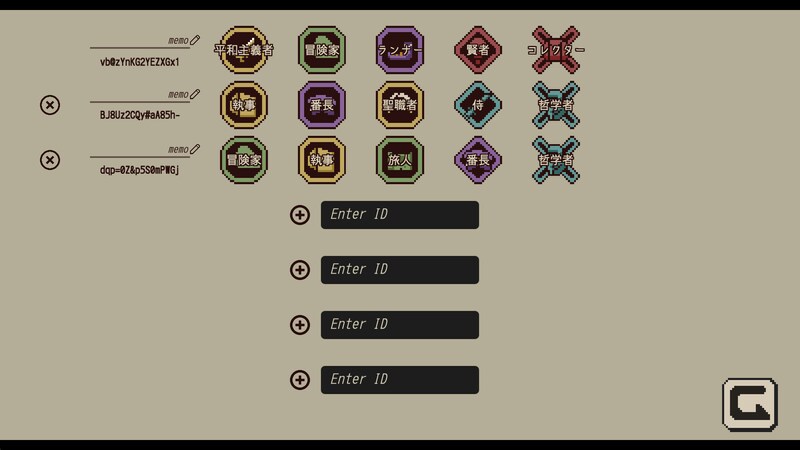Edit the memo above ID BJ8Uz2CQy#aA85h-
The image size is (800, 450).
194,94
